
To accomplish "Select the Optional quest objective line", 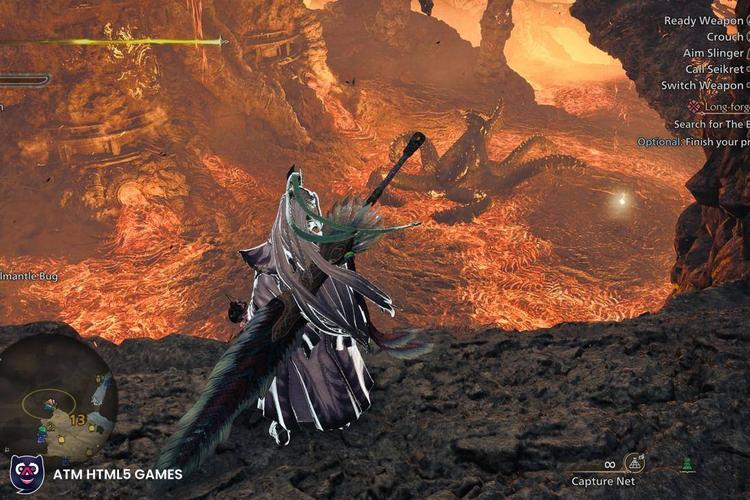I will tap(693, 142).
